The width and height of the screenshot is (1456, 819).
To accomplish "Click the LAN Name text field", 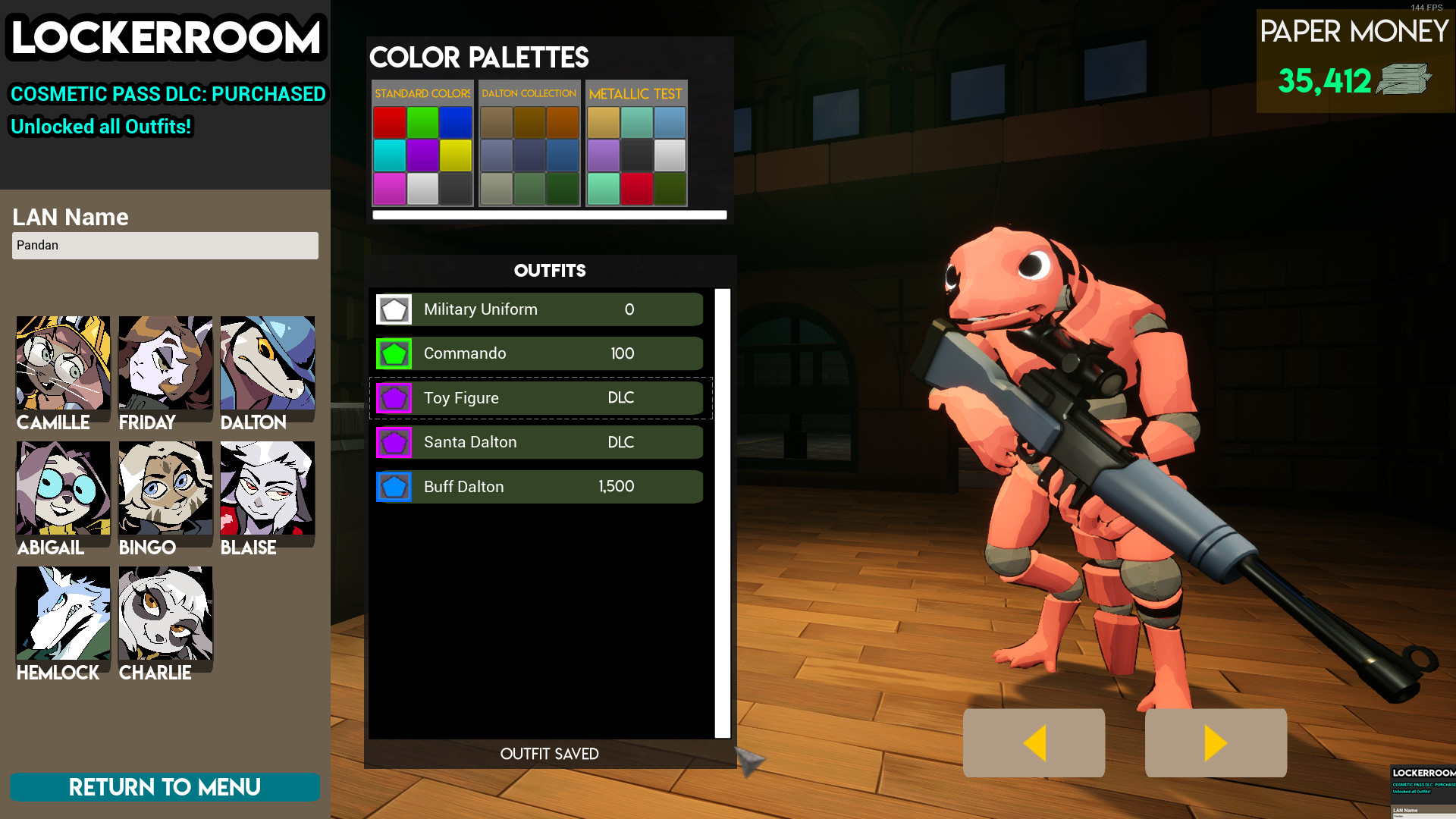I will coord(165,245).
